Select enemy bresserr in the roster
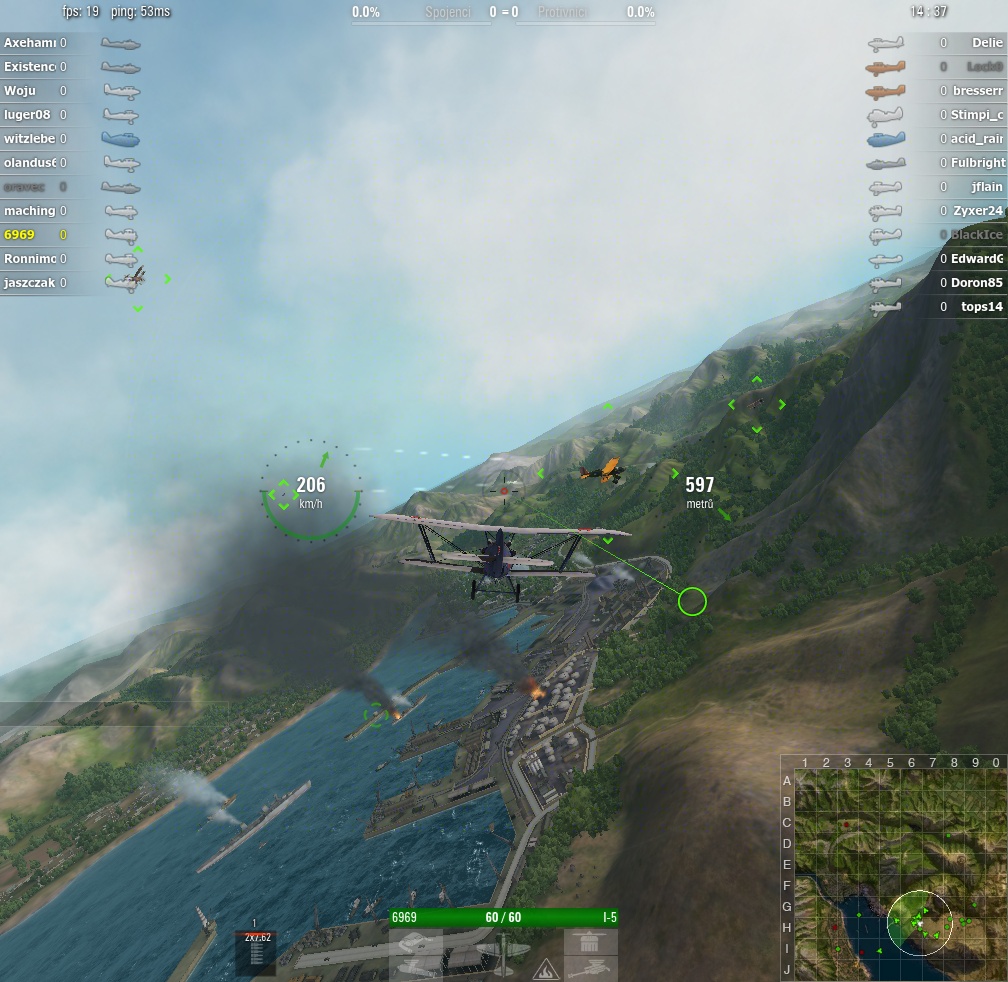Viewport: 1008px width, 982px height. [977, 91]
